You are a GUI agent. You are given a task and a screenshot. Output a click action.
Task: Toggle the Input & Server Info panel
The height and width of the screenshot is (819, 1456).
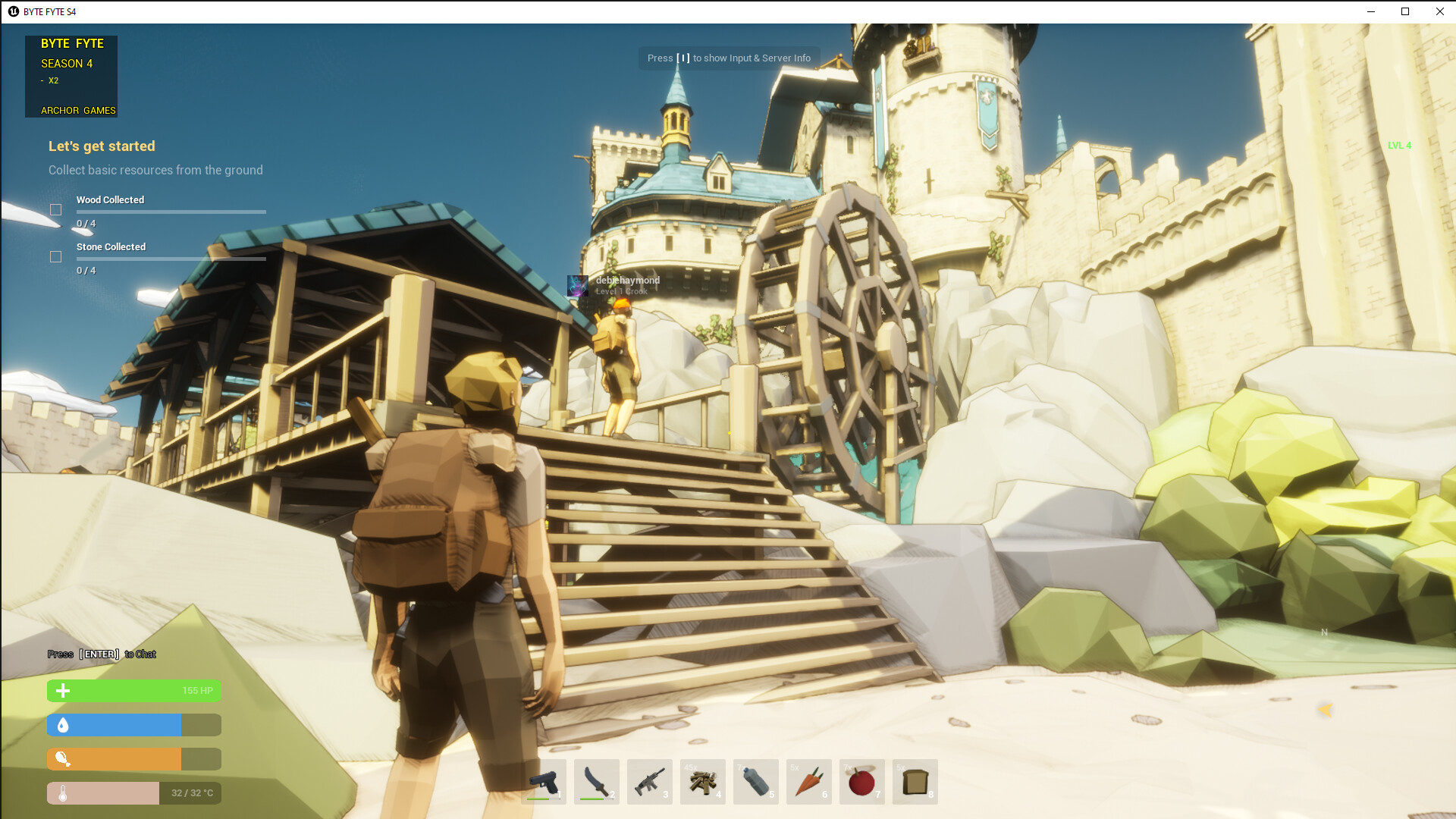click(x=728, y=58)
